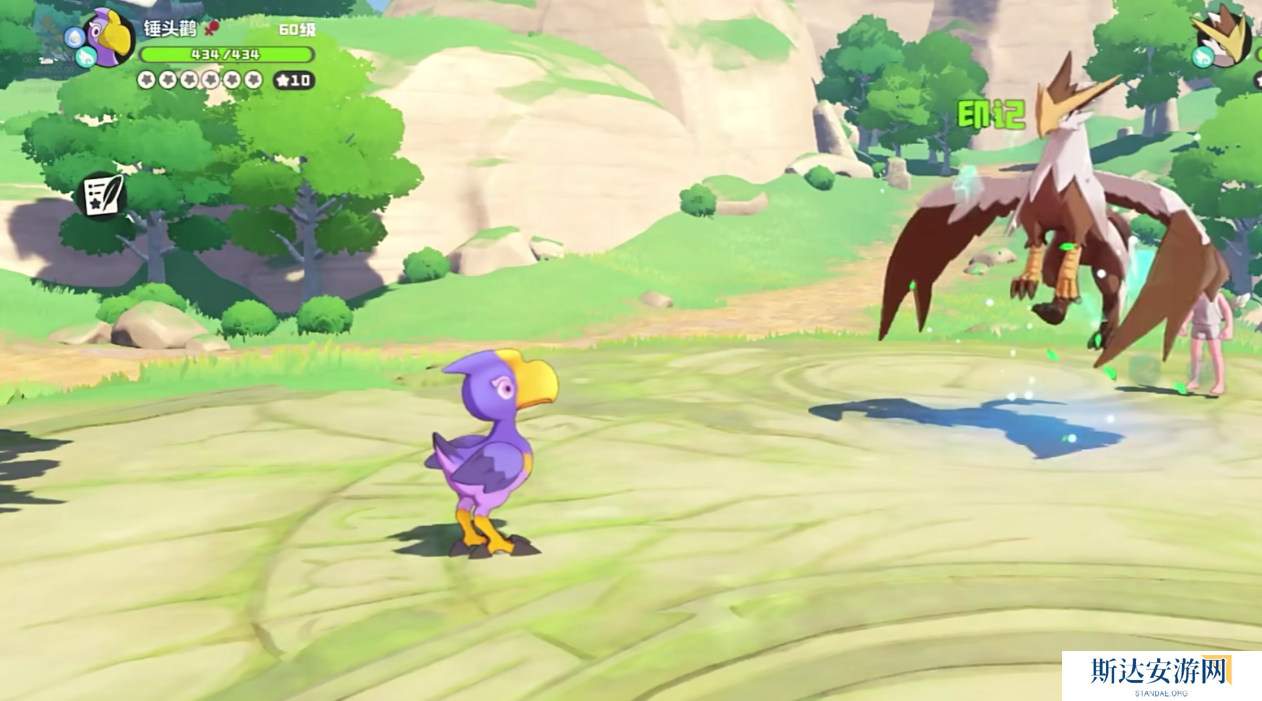Check the water-drop attribute badge

pos(74,37)
